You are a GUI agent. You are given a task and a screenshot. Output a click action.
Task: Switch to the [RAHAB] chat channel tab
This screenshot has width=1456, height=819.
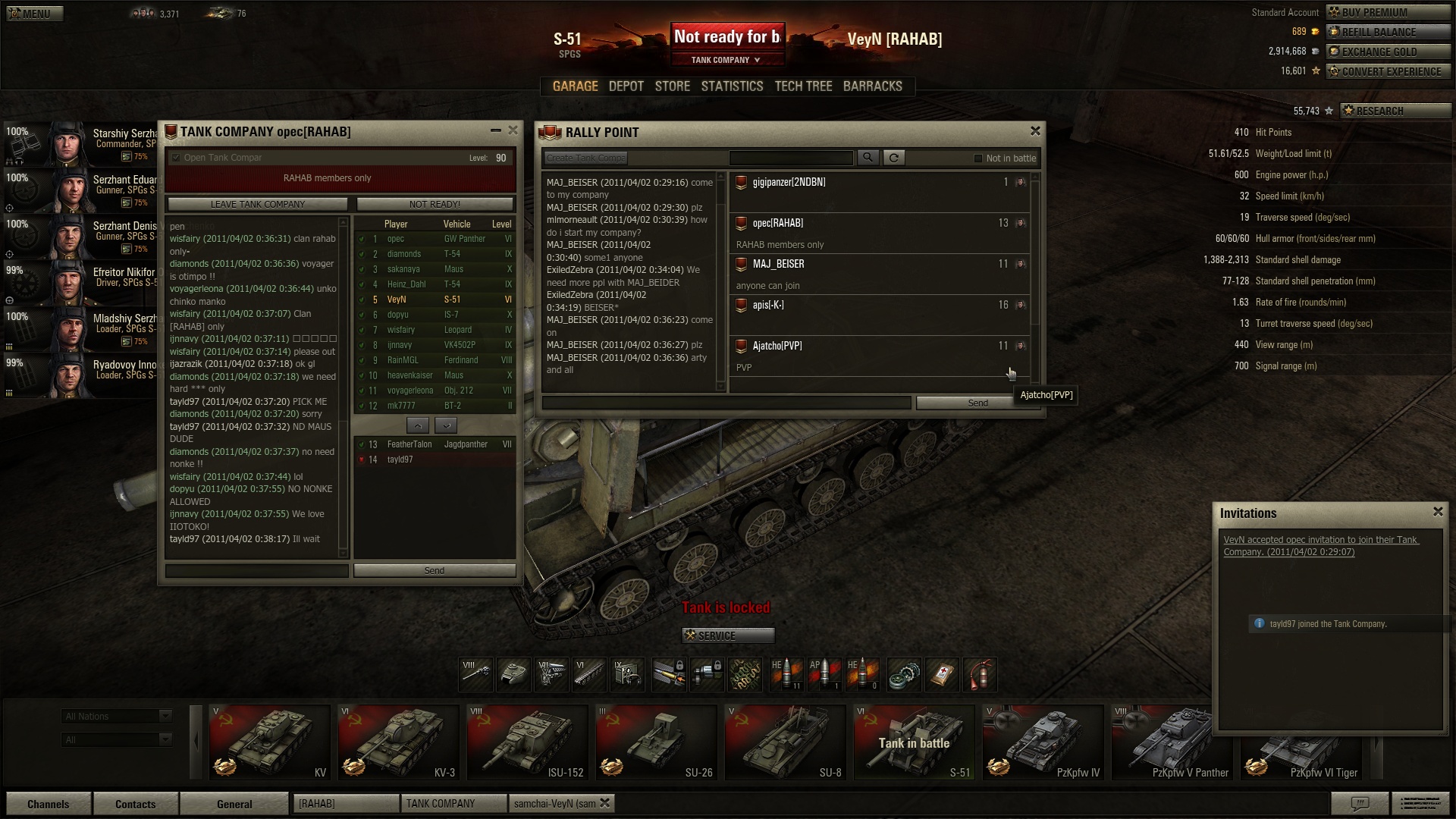point(346,803)
